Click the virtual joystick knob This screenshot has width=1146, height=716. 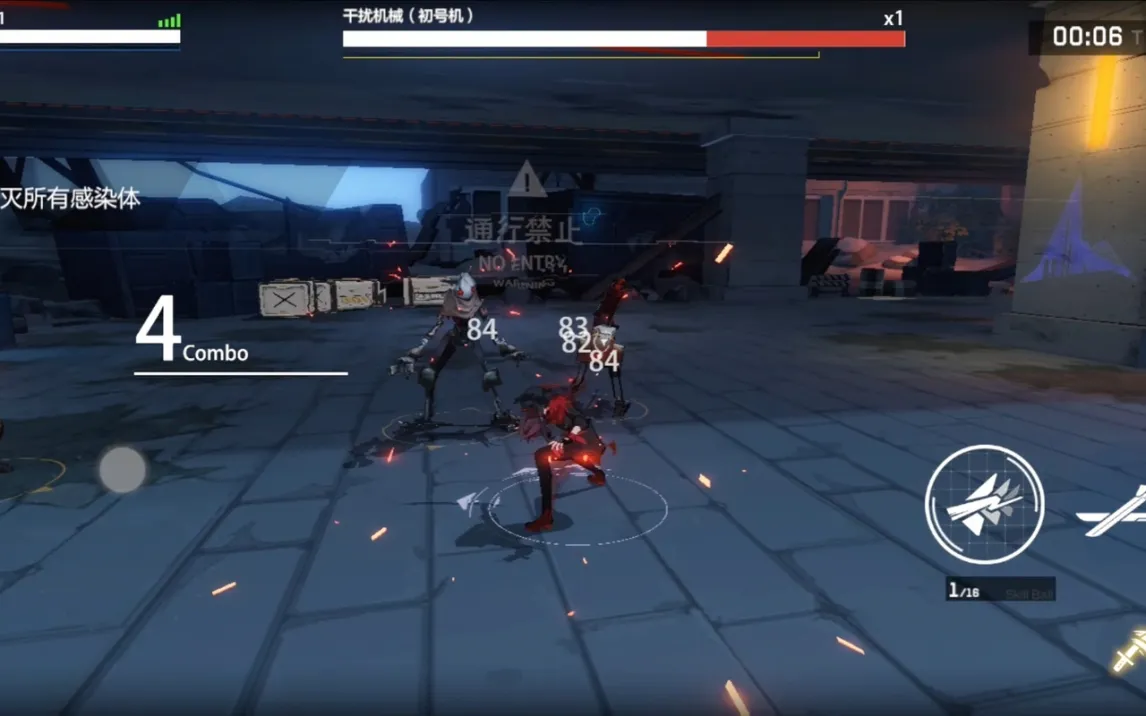pyautogui.click(x=122, y=469)
